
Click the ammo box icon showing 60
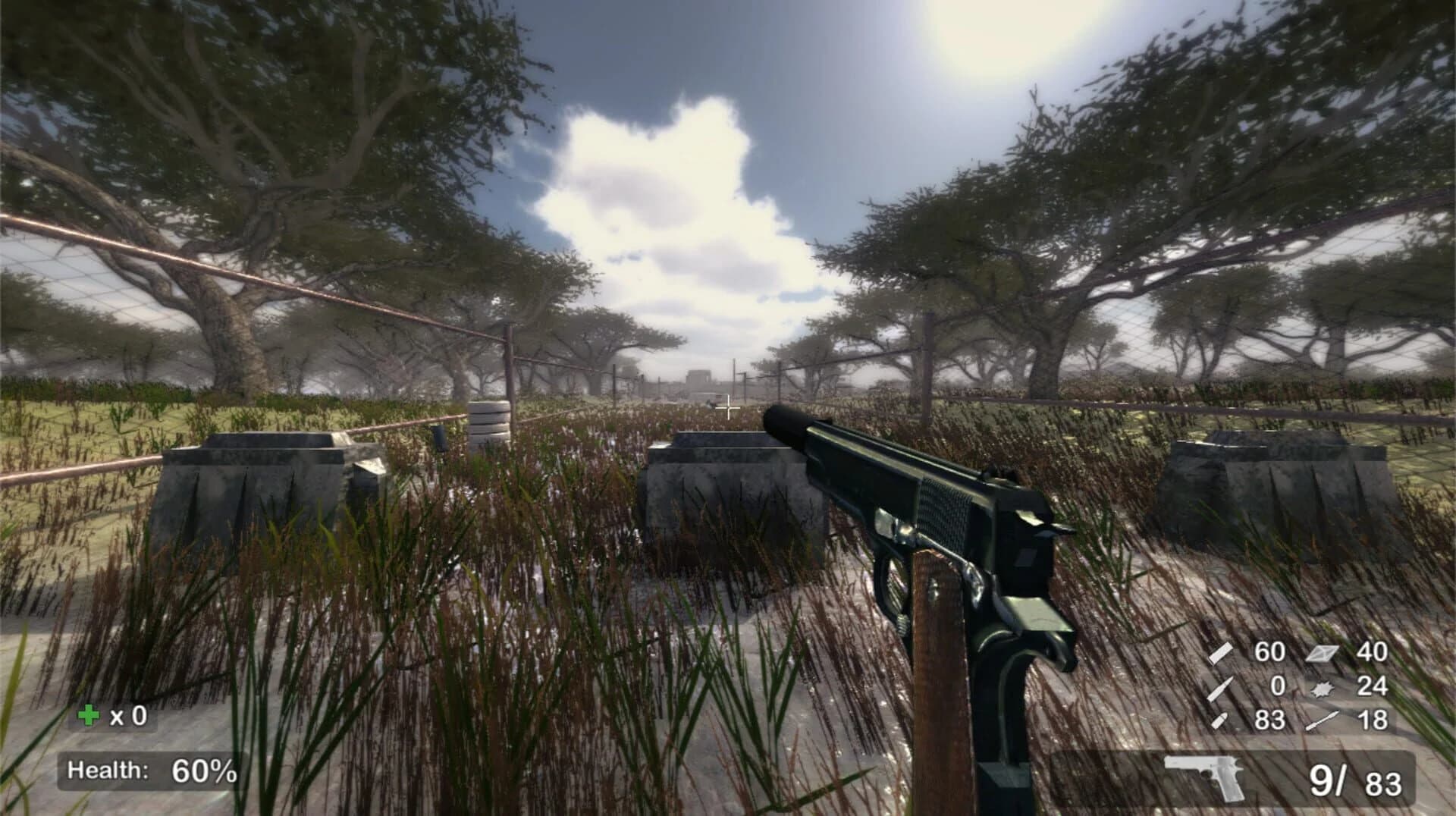1219,654
